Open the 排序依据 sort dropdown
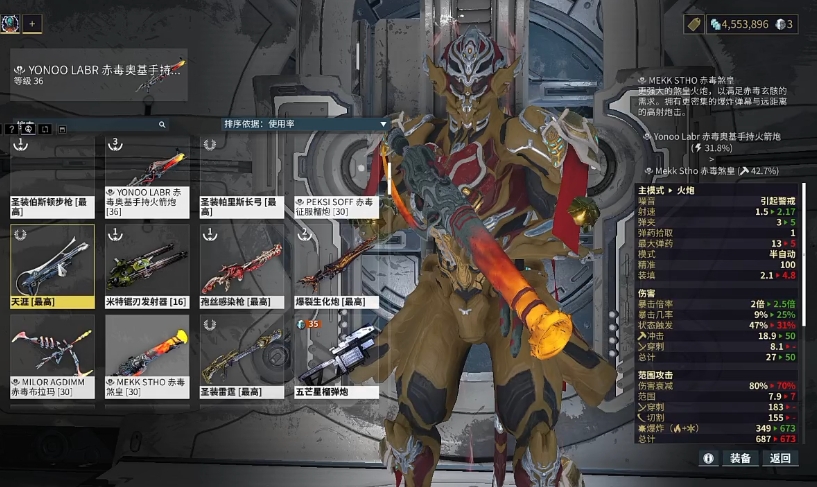Screen dimensions: 817x487 [303, 124]
